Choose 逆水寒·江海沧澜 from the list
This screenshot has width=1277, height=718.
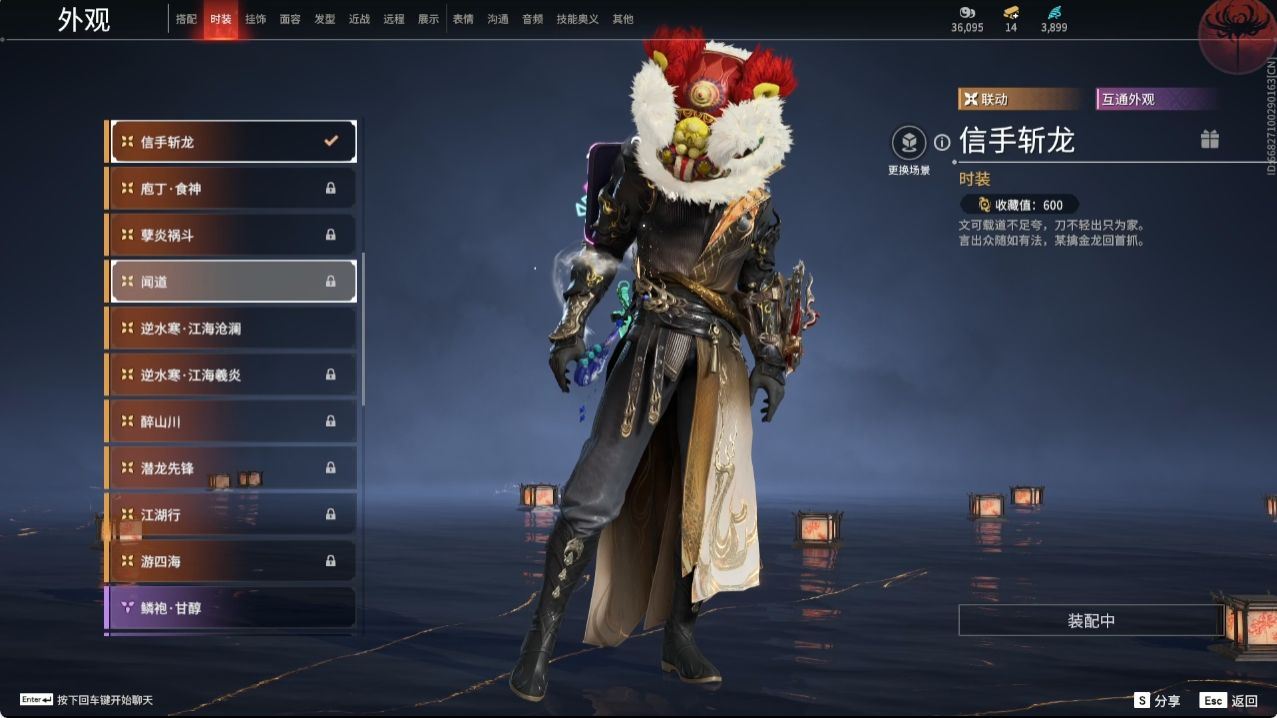[231, 328]
